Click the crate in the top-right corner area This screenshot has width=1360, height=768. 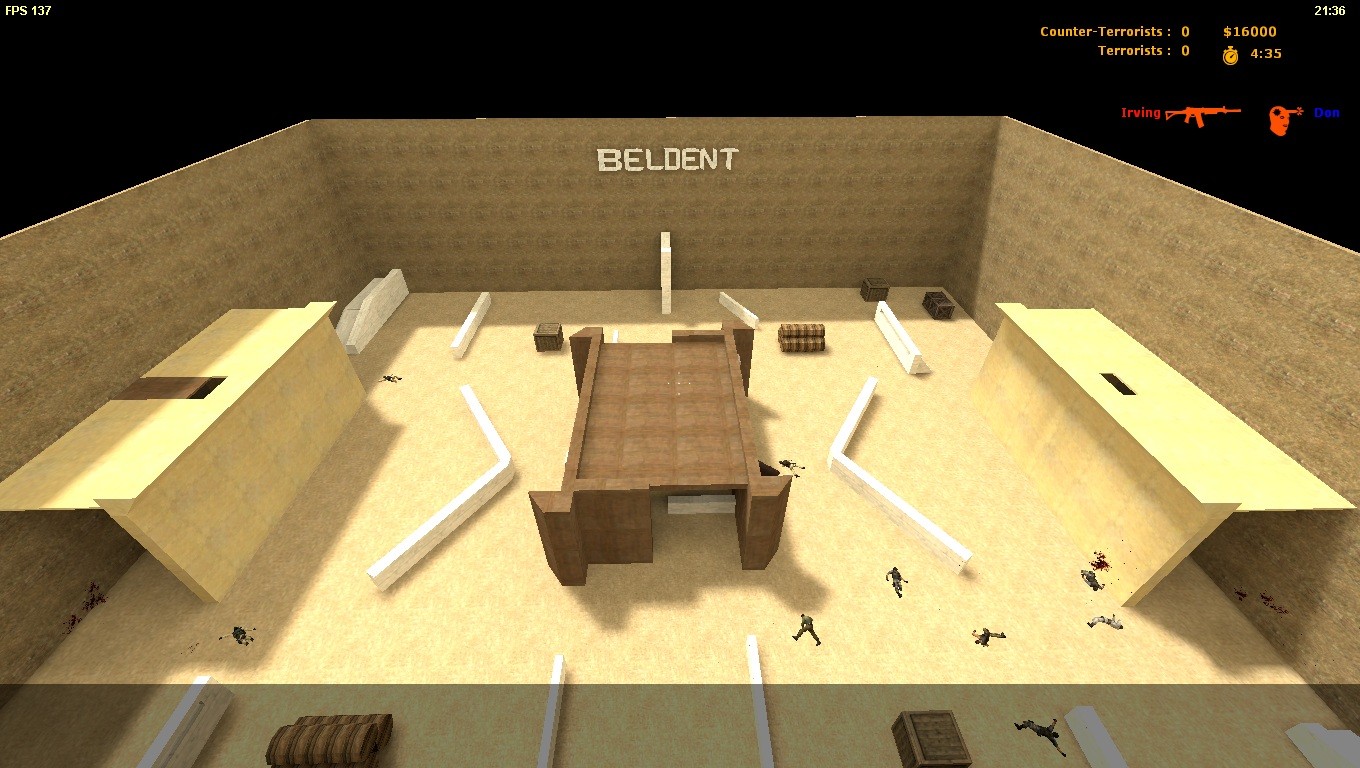pos(936,305)
